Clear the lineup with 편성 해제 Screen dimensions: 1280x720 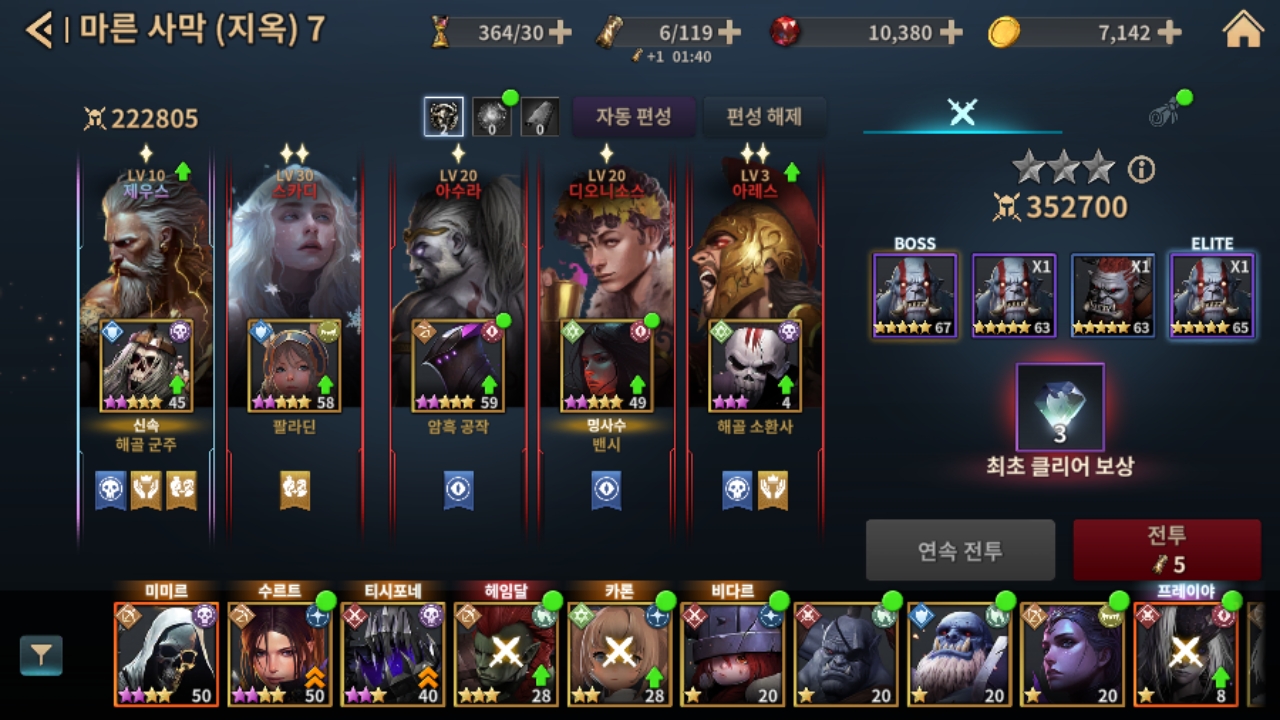[x=764, y=117]
